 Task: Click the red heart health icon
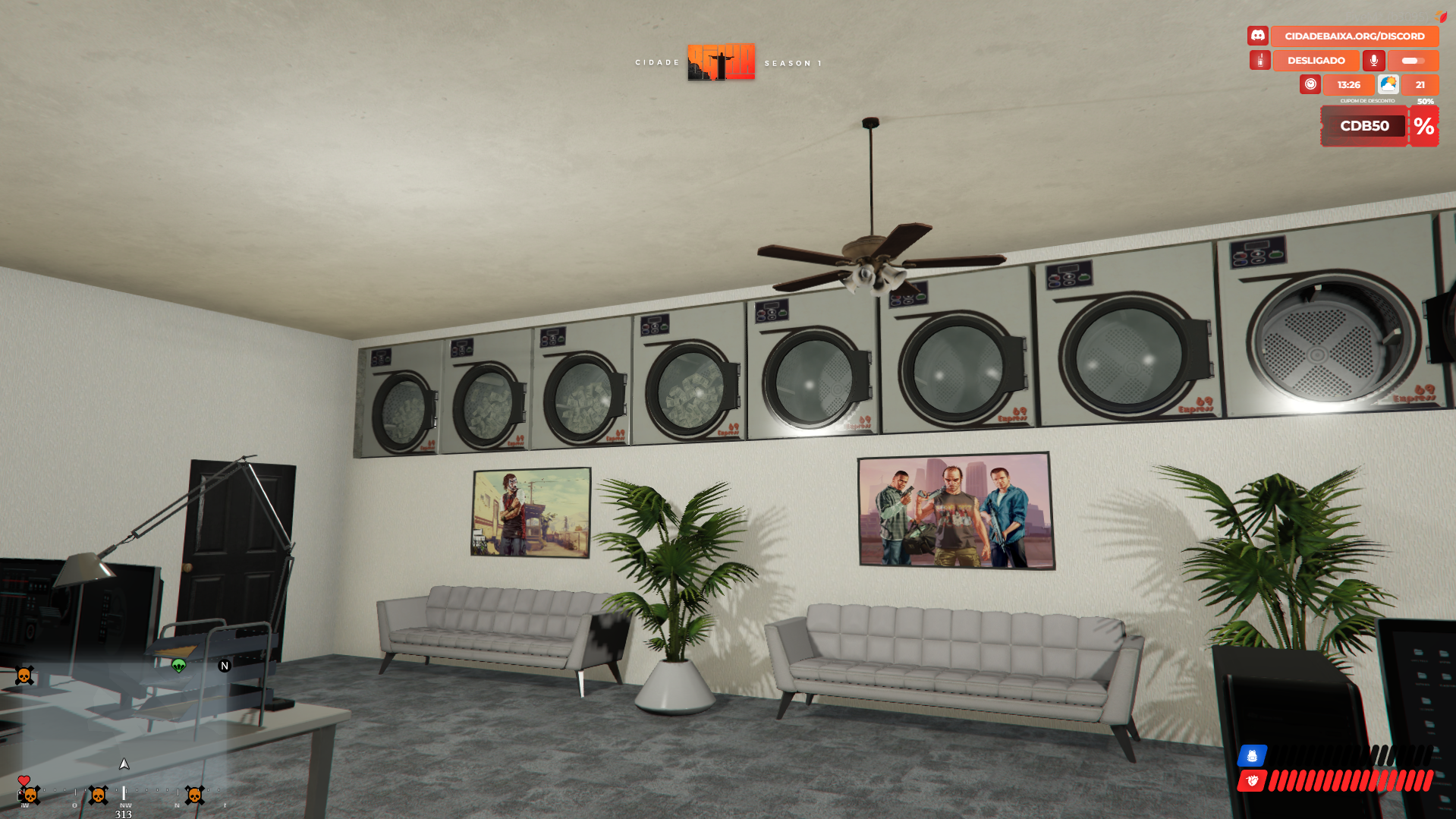1252,780
